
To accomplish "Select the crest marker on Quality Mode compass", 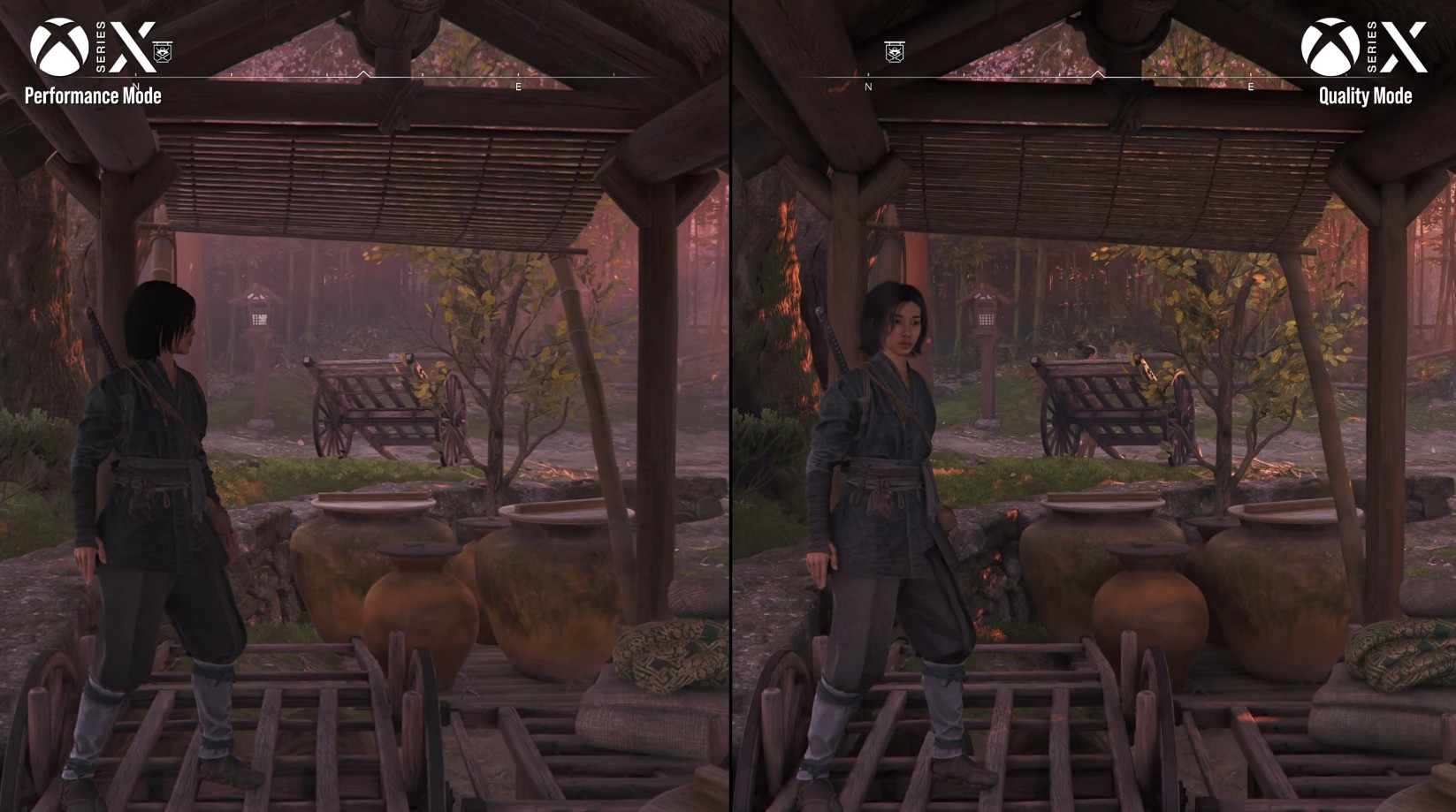I will click(894, 52).
